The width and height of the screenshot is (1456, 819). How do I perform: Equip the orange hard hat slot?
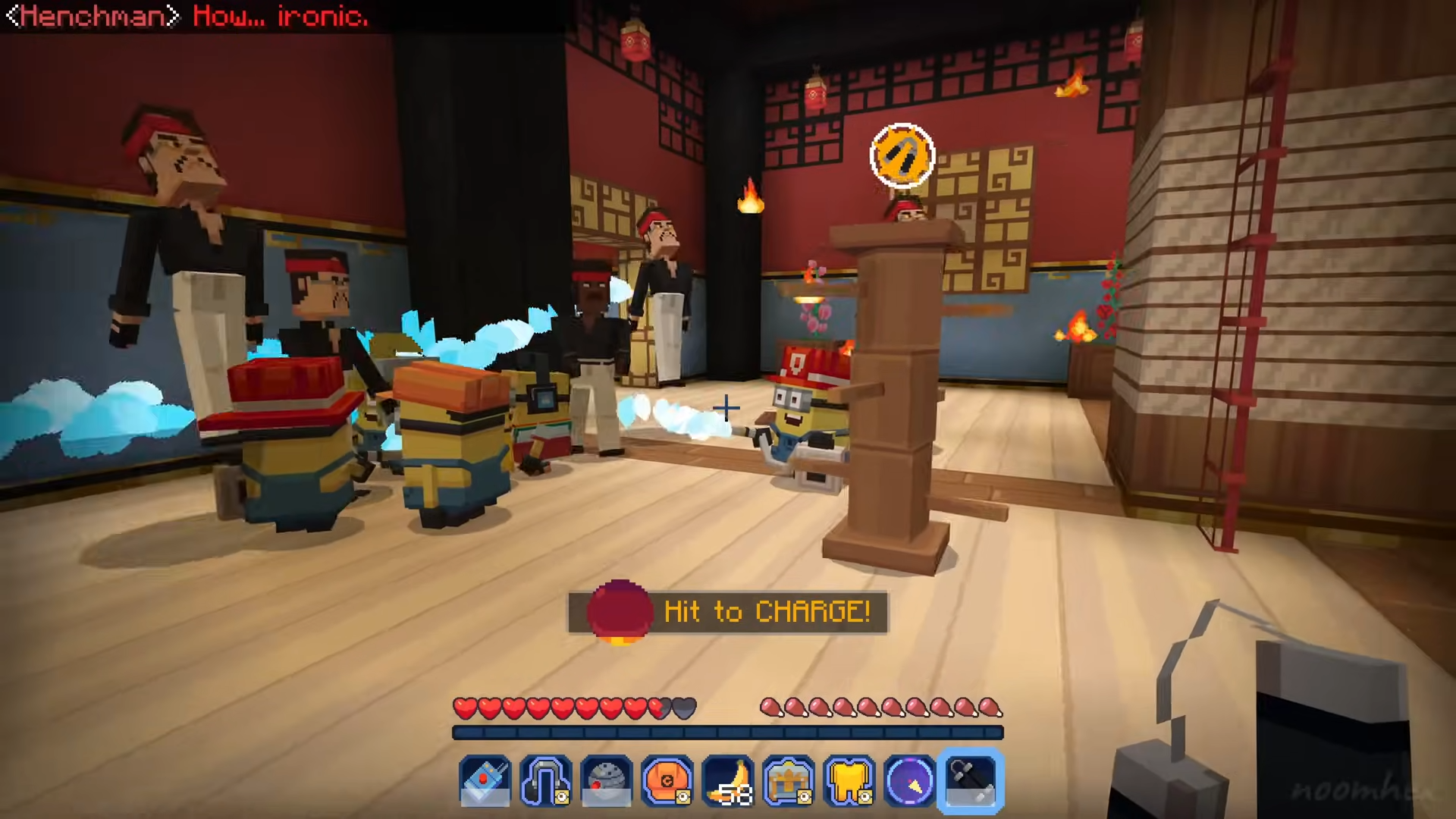pyautogui.click(x=667, y=780)
